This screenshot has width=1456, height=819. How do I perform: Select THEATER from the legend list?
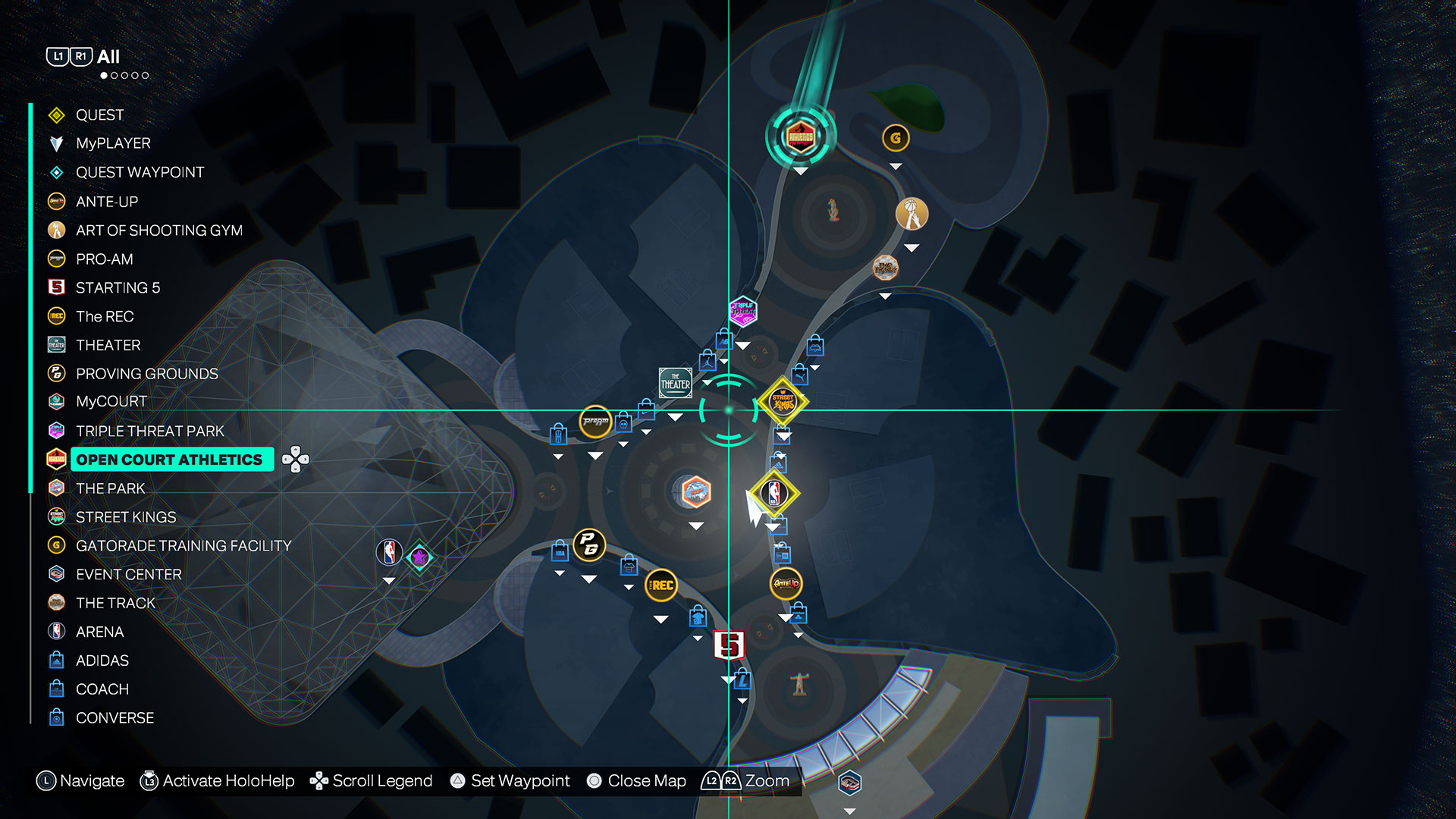(108, 346)
